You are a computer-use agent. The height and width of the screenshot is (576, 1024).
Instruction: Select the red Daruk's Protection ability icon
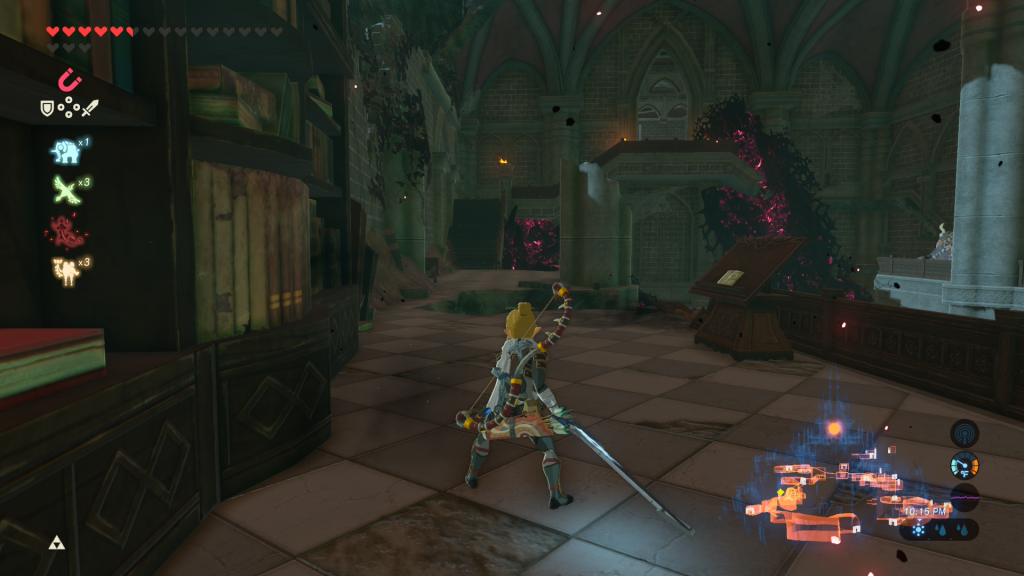point(64,231)
